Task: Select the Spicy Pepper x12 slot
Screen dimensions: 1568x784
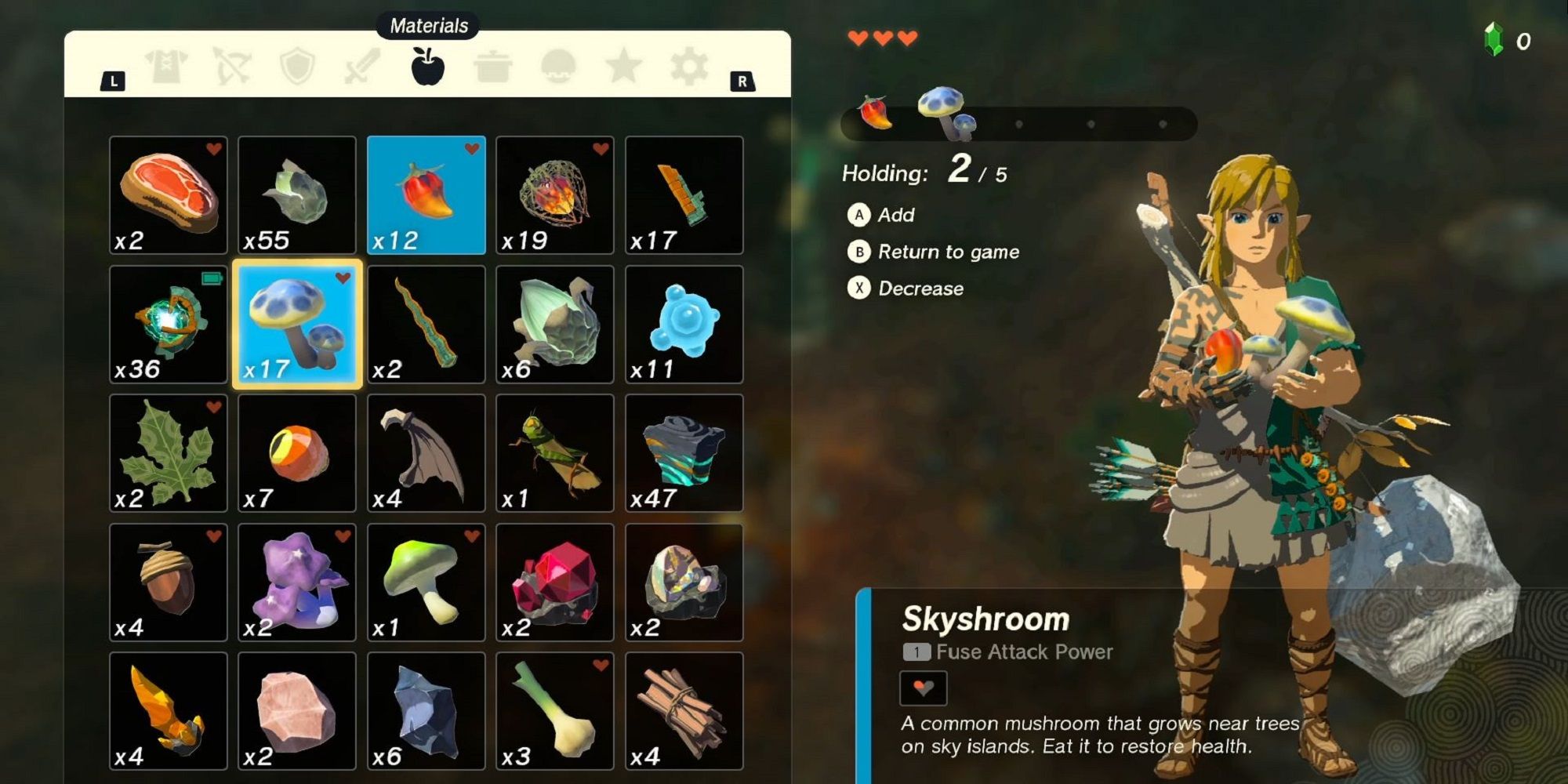Action: (x=427, y=196)
